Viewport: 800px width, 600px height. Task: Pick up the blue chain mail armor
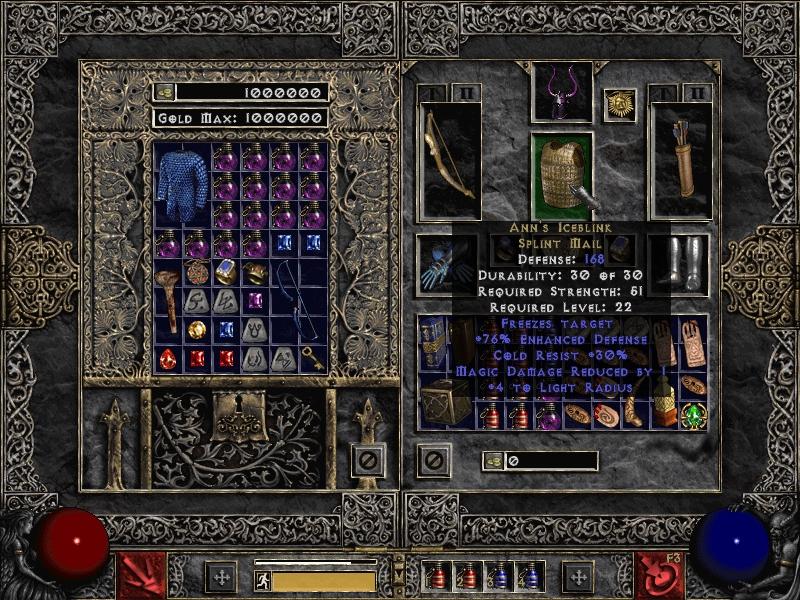(x=182, y=185)
